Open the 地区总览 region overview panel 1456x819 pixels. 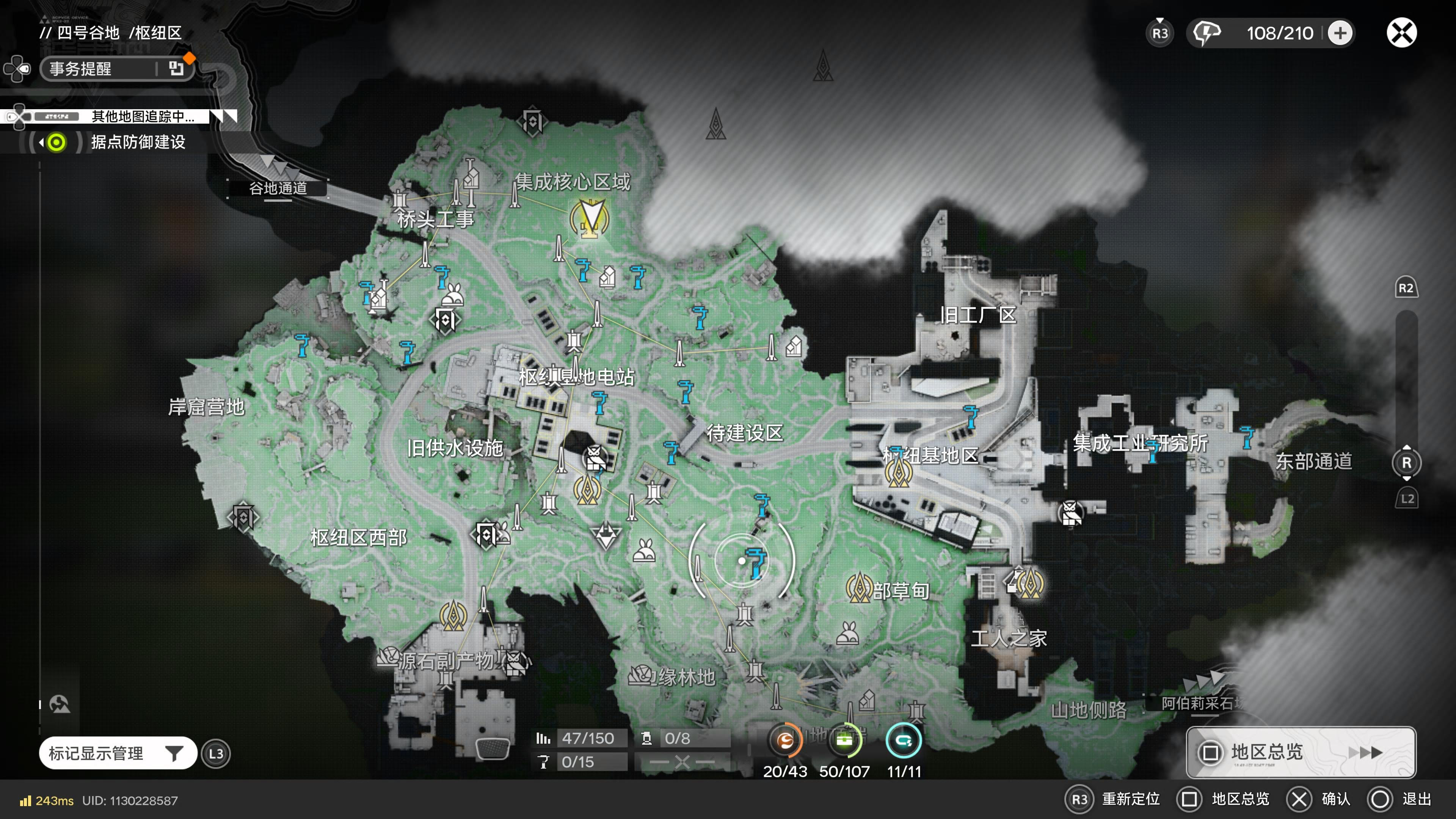[x=1301, y=752]
